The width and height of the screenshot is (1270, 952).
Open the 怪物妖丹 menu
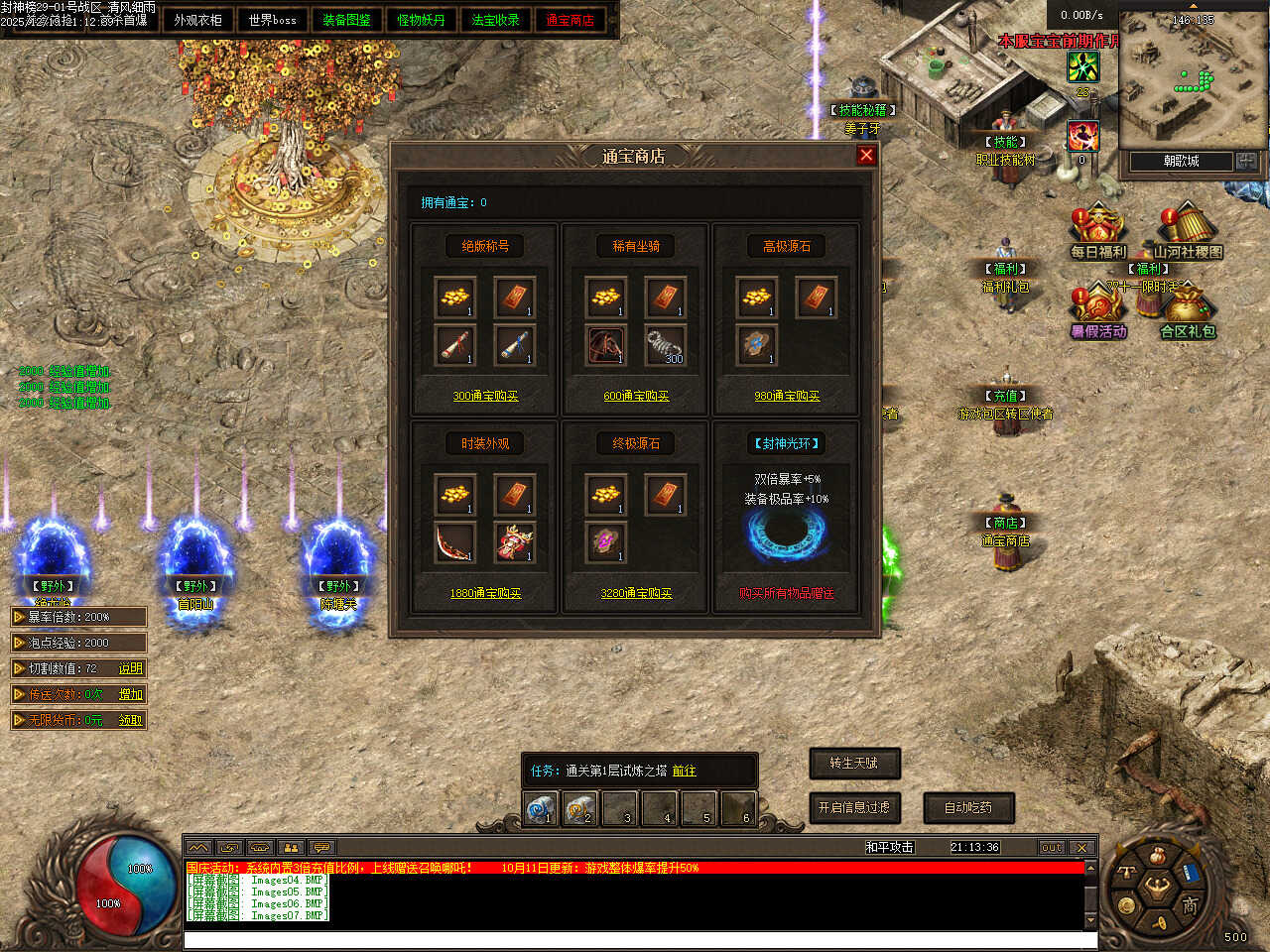pyautogui.click(x=421, y=20)
